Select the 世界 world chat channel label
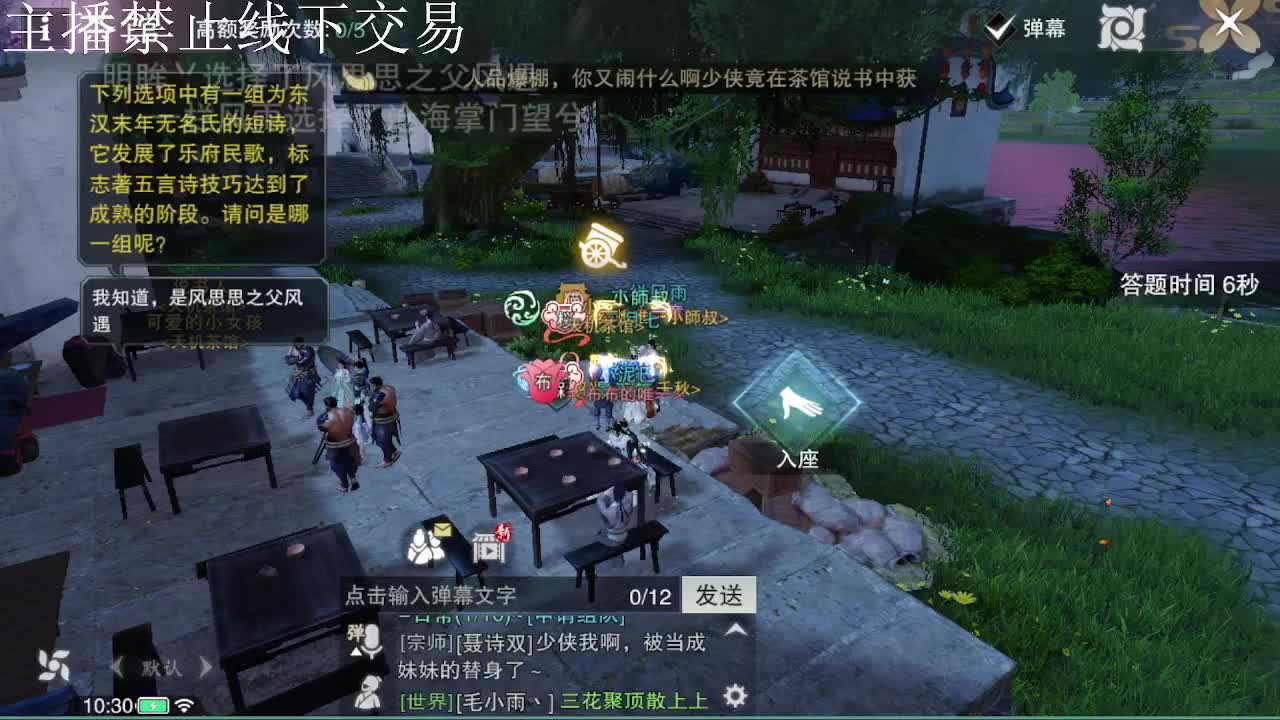The image size is (1280, 720). click(424, 701)
